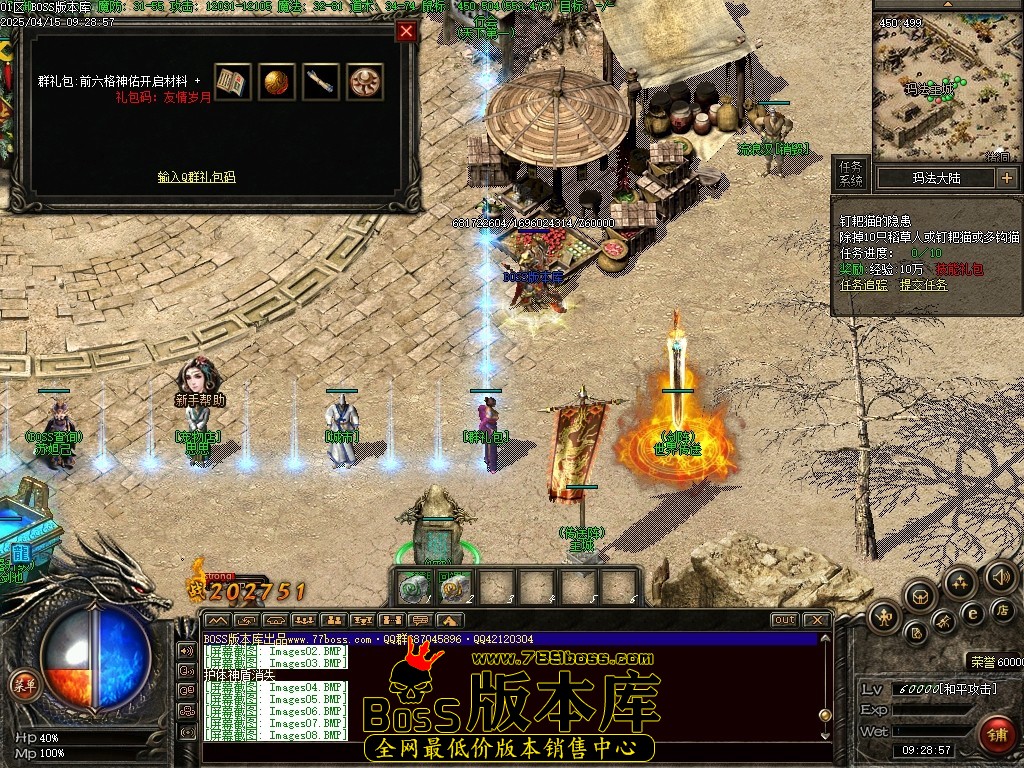Open the character status round button
Screen dimensions: 1024x768
click(x=883, y=615)
